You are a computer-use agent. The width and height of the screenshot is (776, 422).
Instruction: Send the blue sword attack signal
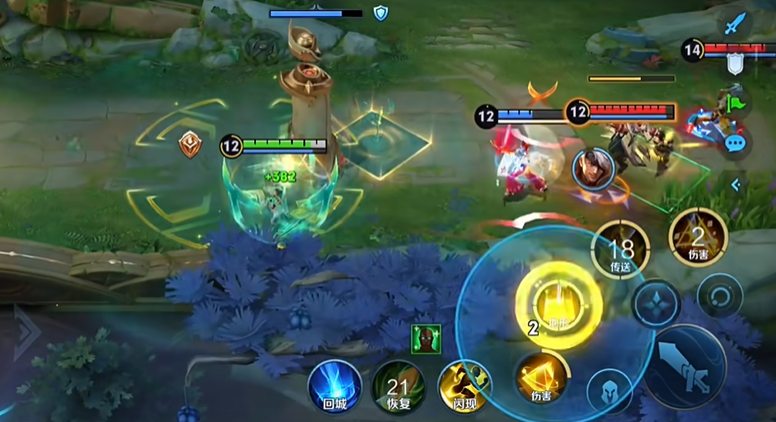(x=737, y=23)
